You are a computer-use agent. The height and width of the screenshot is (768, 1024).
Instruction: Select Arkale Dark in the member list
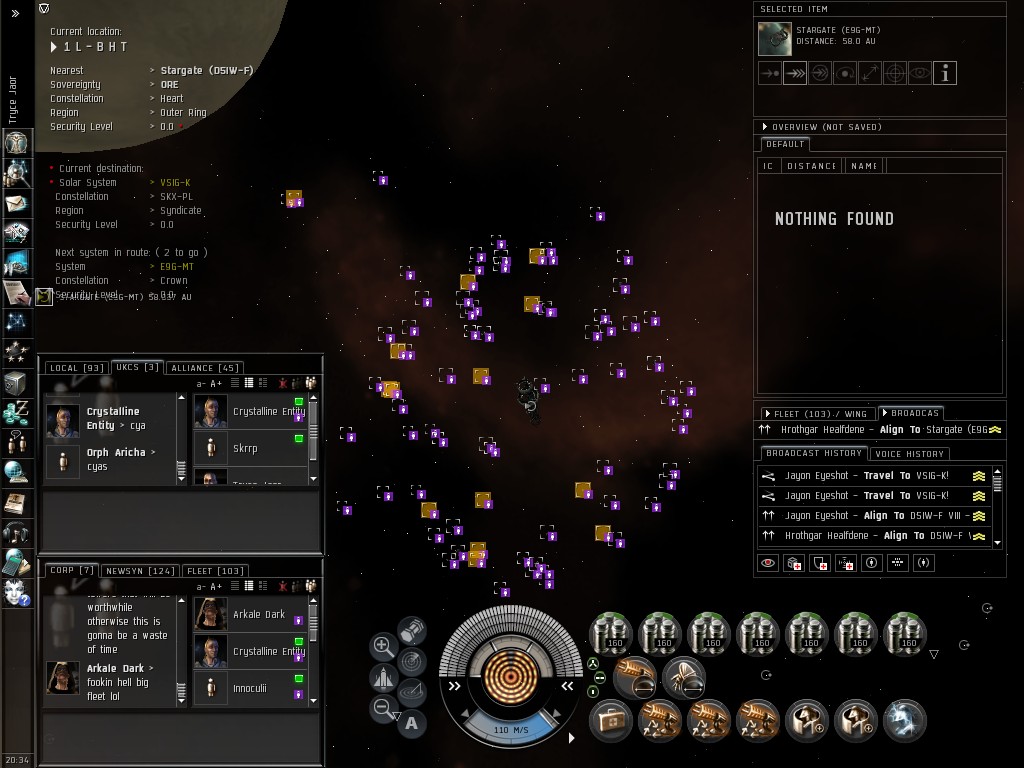(259, 614)
